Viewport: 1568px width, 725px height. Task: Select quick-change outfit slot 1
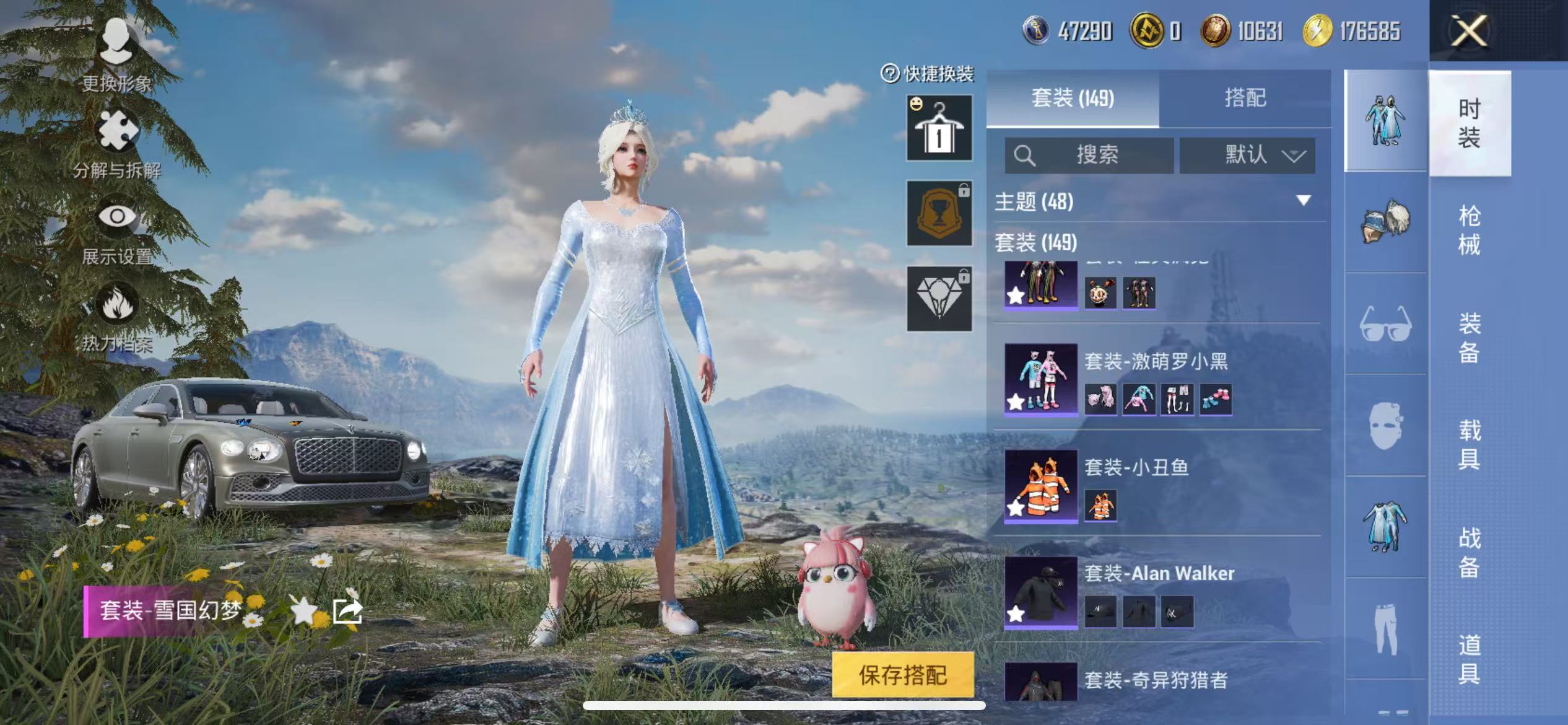[939, 128]
